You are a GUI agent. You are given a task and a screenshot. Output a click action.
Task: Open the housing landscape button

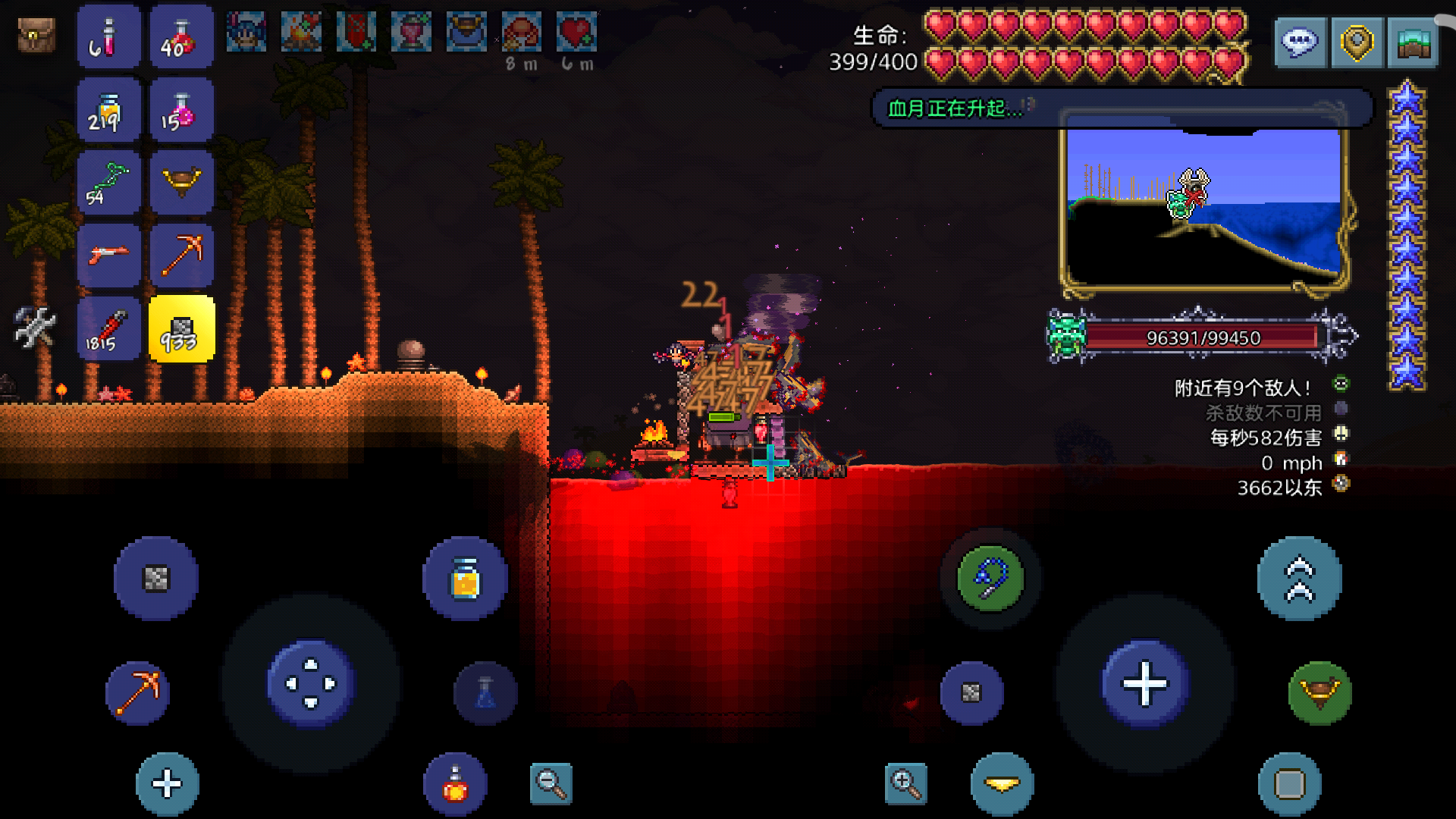[x=1413, y=42]
